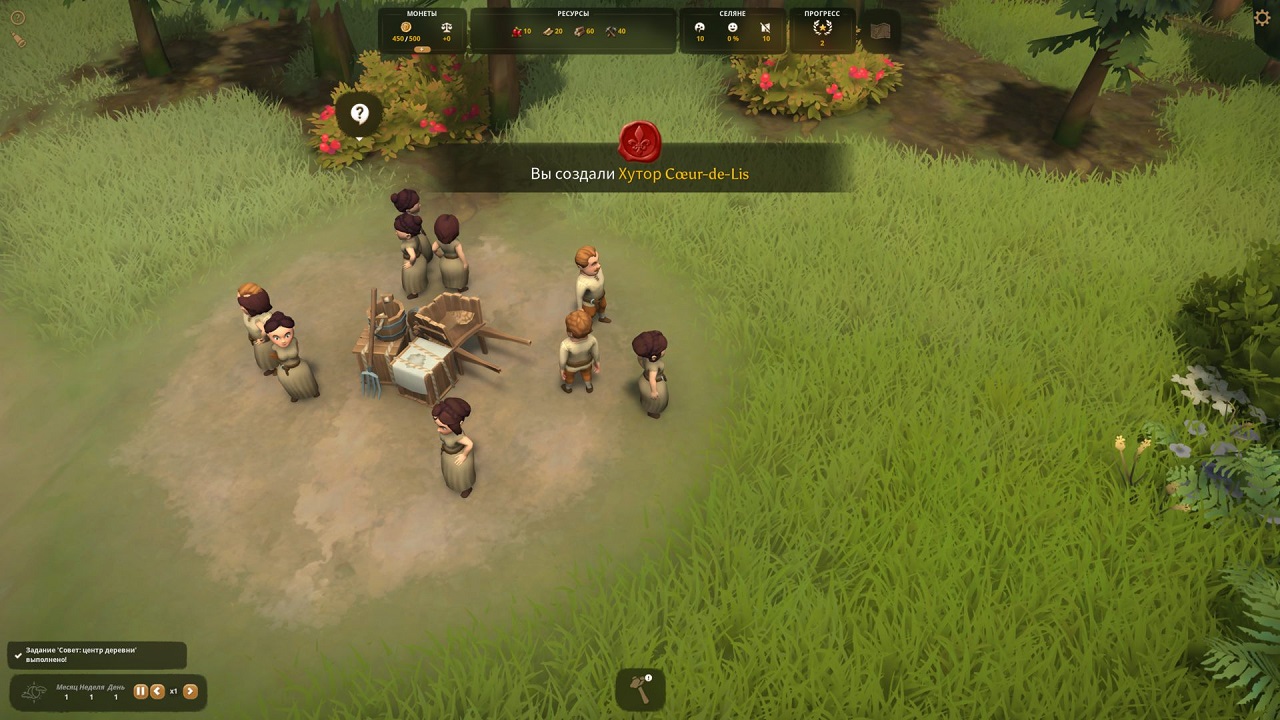This screenshot has height=720, width=1280.
Task: Click the spyglass icon
Action: coord(18,40)
